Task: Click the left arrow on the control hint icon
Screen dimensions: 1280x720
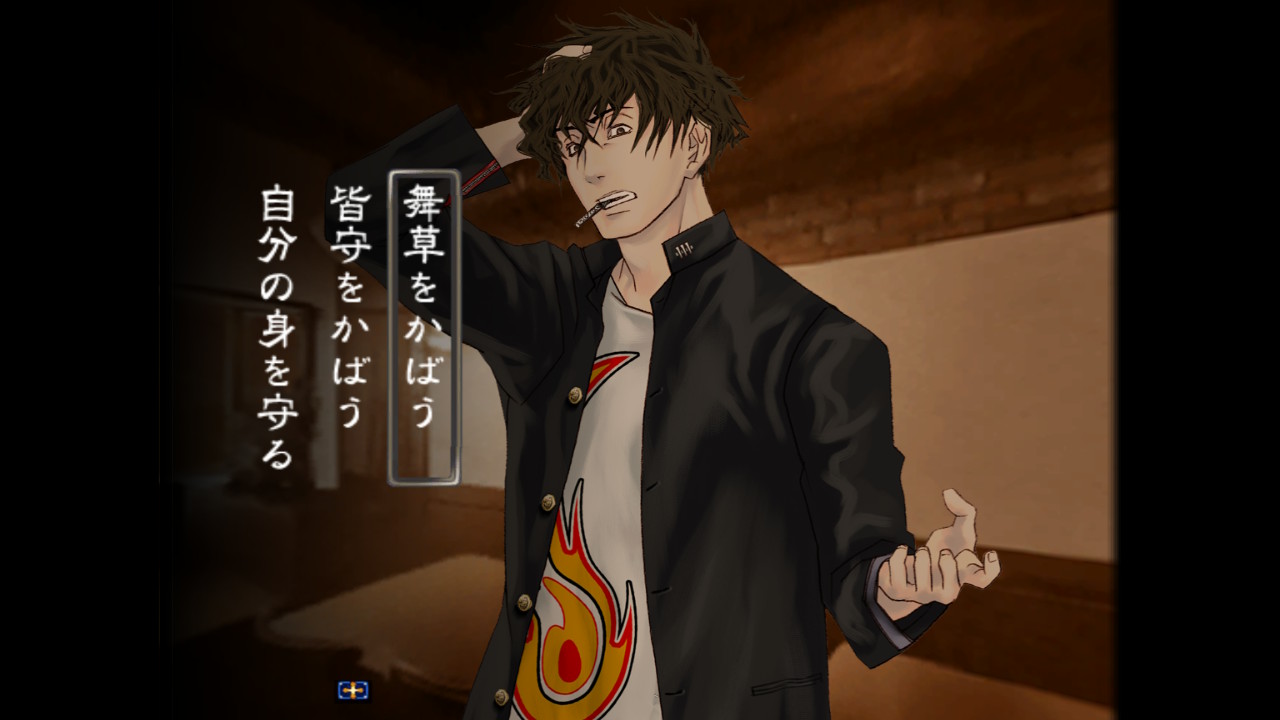Action: [345, 690]
